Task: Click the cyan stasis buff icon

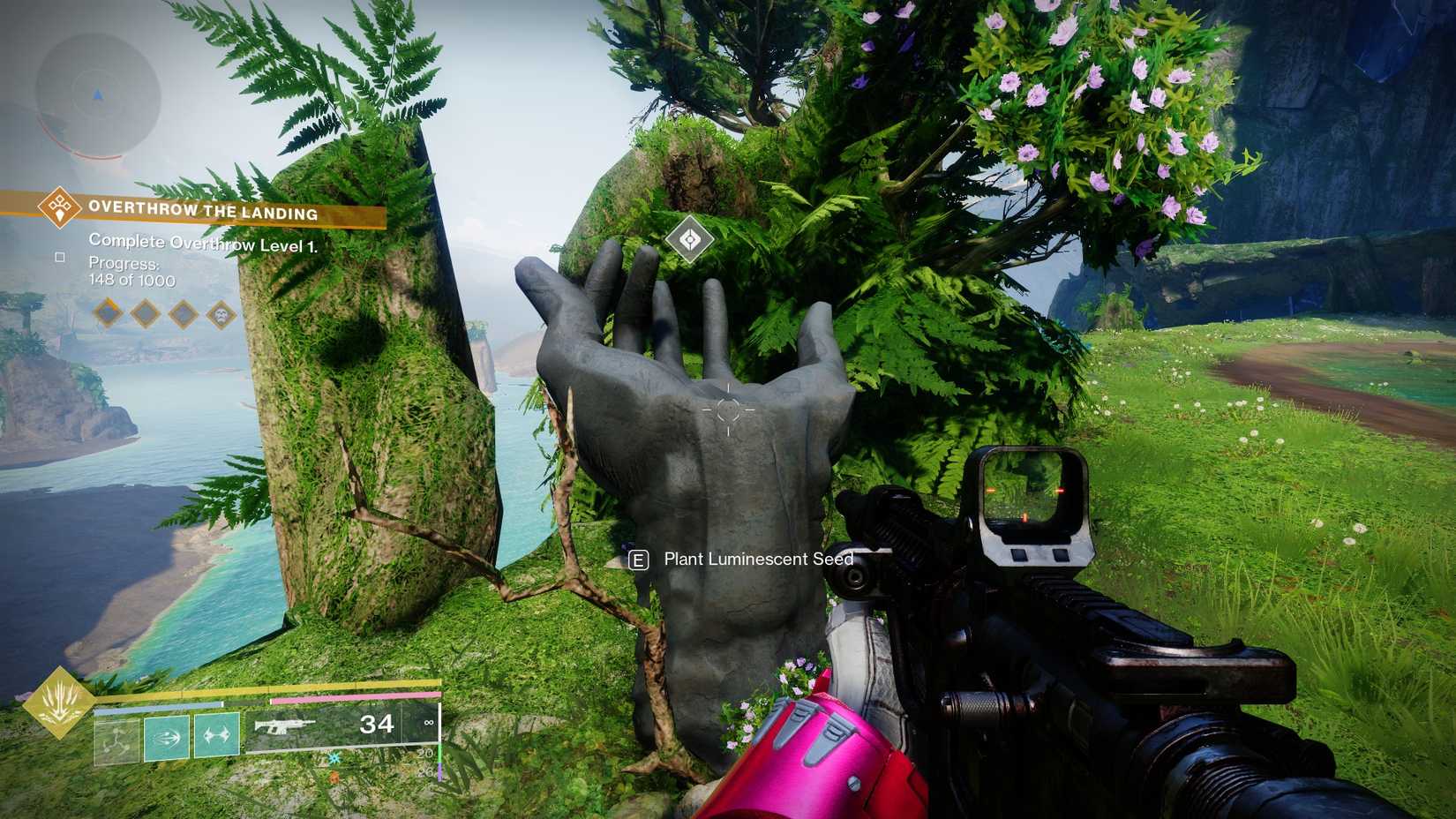Action: 333,759
